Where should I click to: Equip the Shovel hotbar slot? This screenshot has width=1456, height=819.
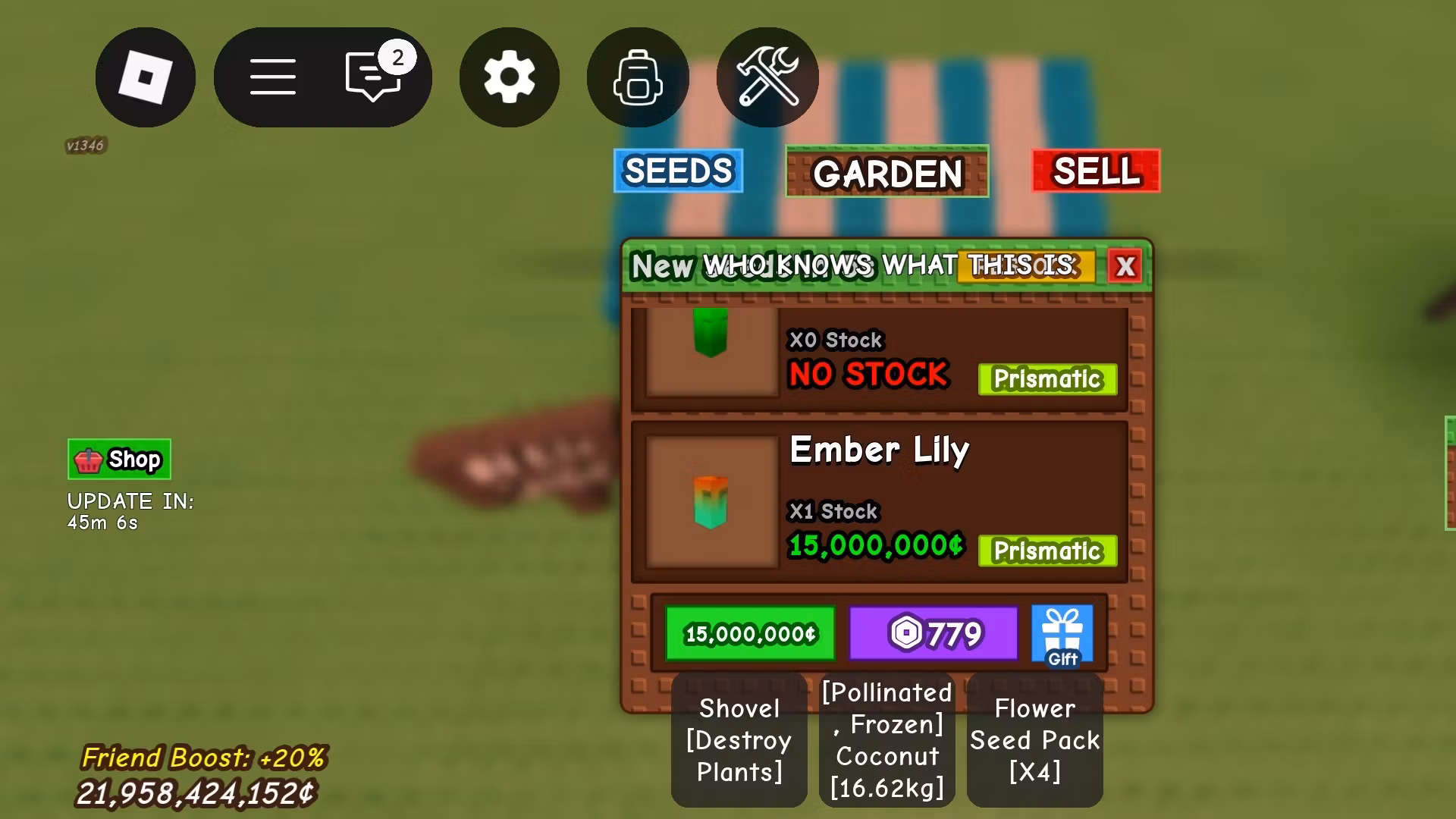(x=739, y=740)
